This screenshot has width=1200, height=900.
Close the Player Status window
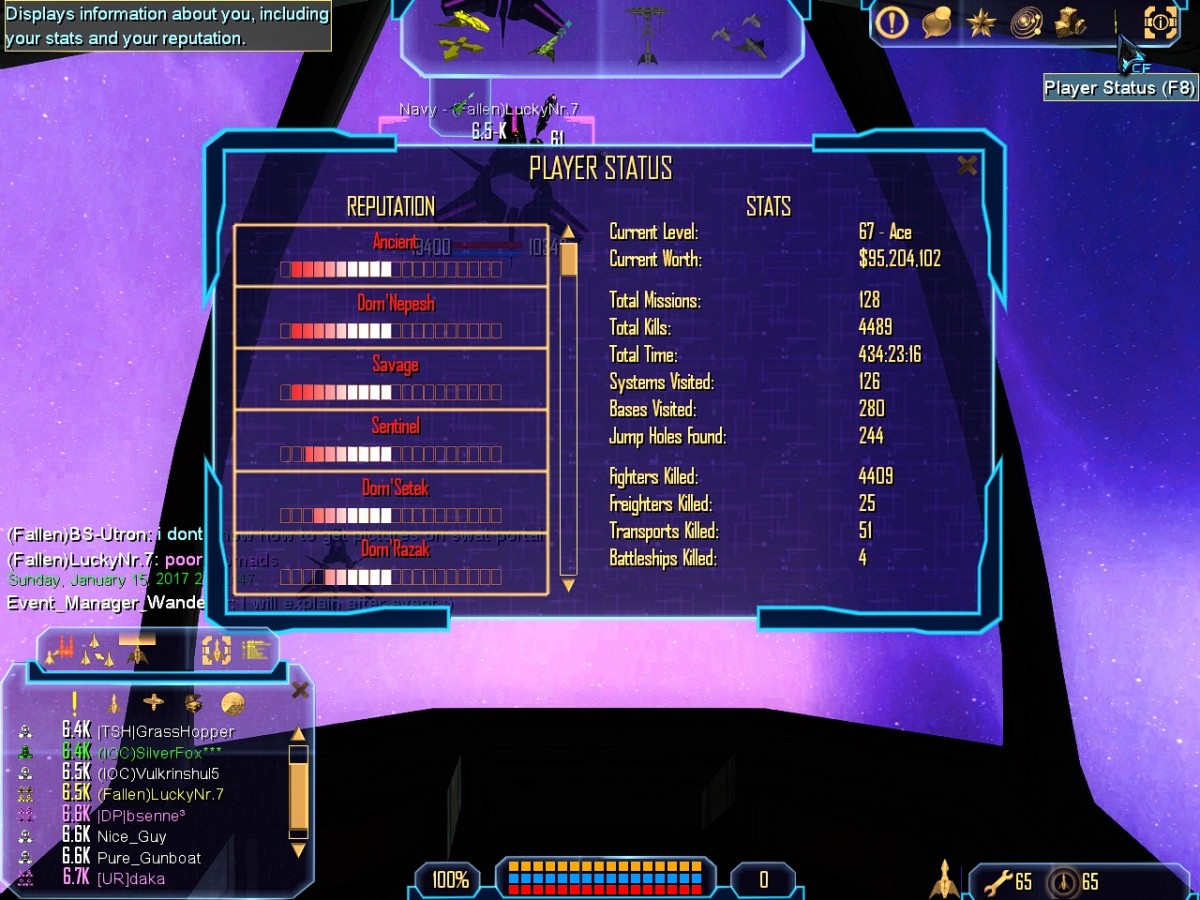966,166
